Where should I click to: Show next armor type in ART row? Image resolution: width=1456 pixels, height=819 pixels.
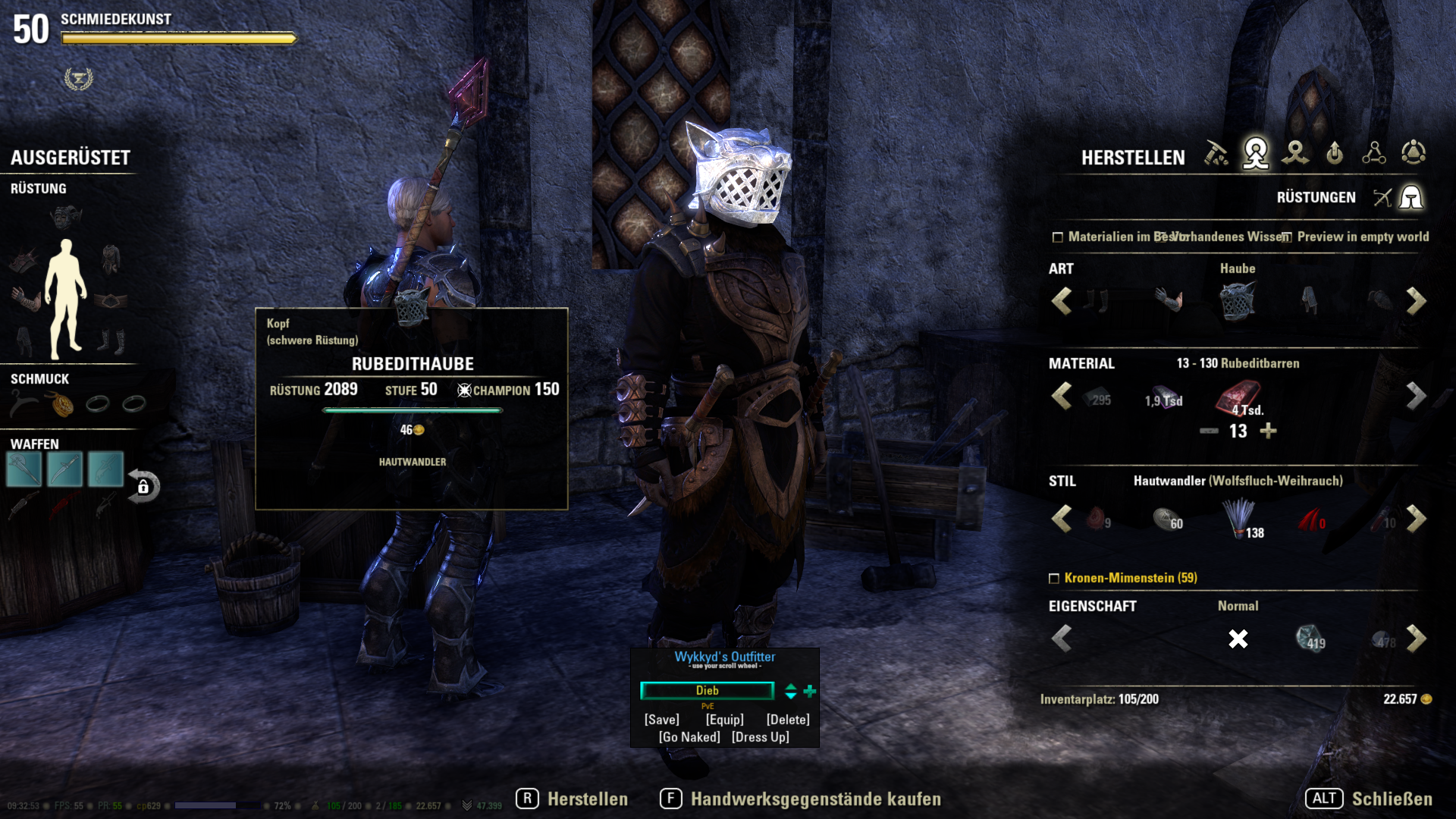tap(1416, 301)
